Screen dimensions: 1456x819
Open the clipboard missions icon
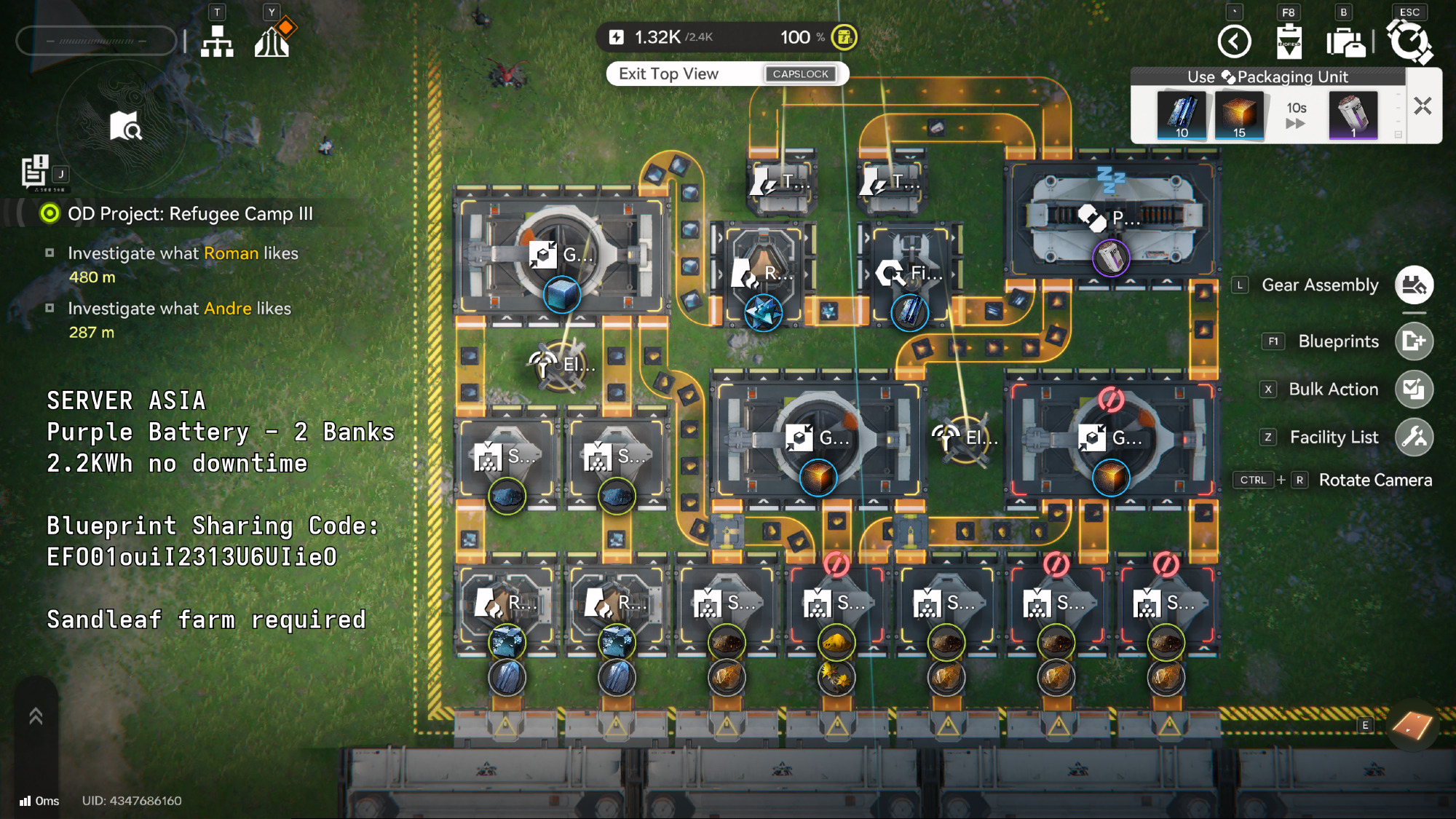[1289, 41]
